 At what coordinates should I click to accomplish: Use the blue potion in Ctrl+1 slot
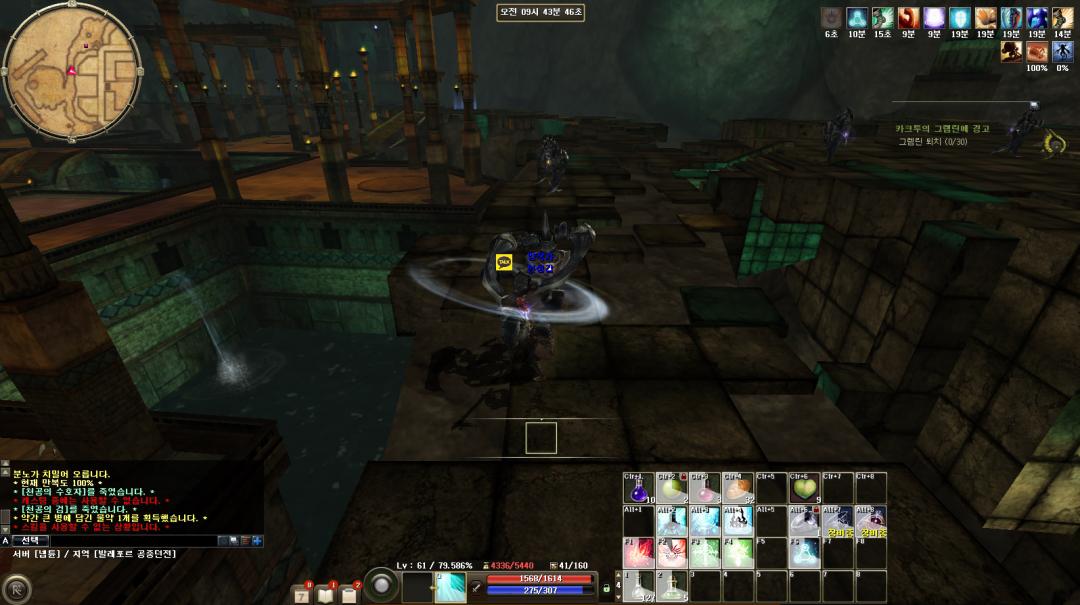(x=638, y=488)
